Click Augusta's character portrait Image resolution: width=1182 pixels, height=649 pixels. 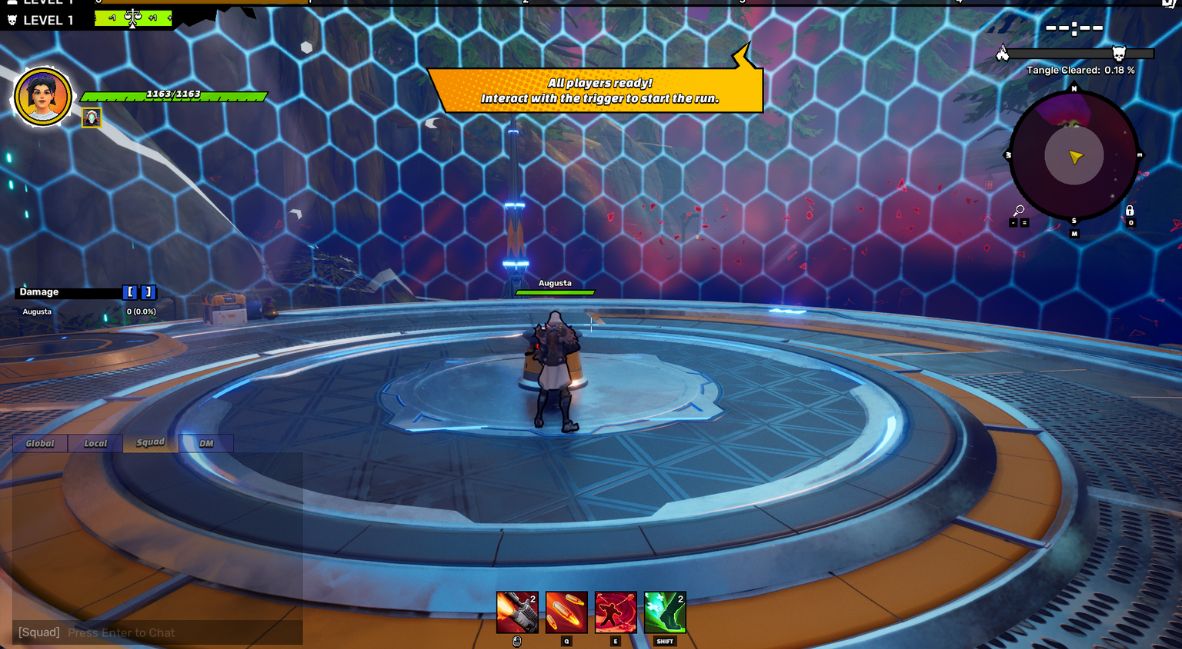[x=43, y=97]
